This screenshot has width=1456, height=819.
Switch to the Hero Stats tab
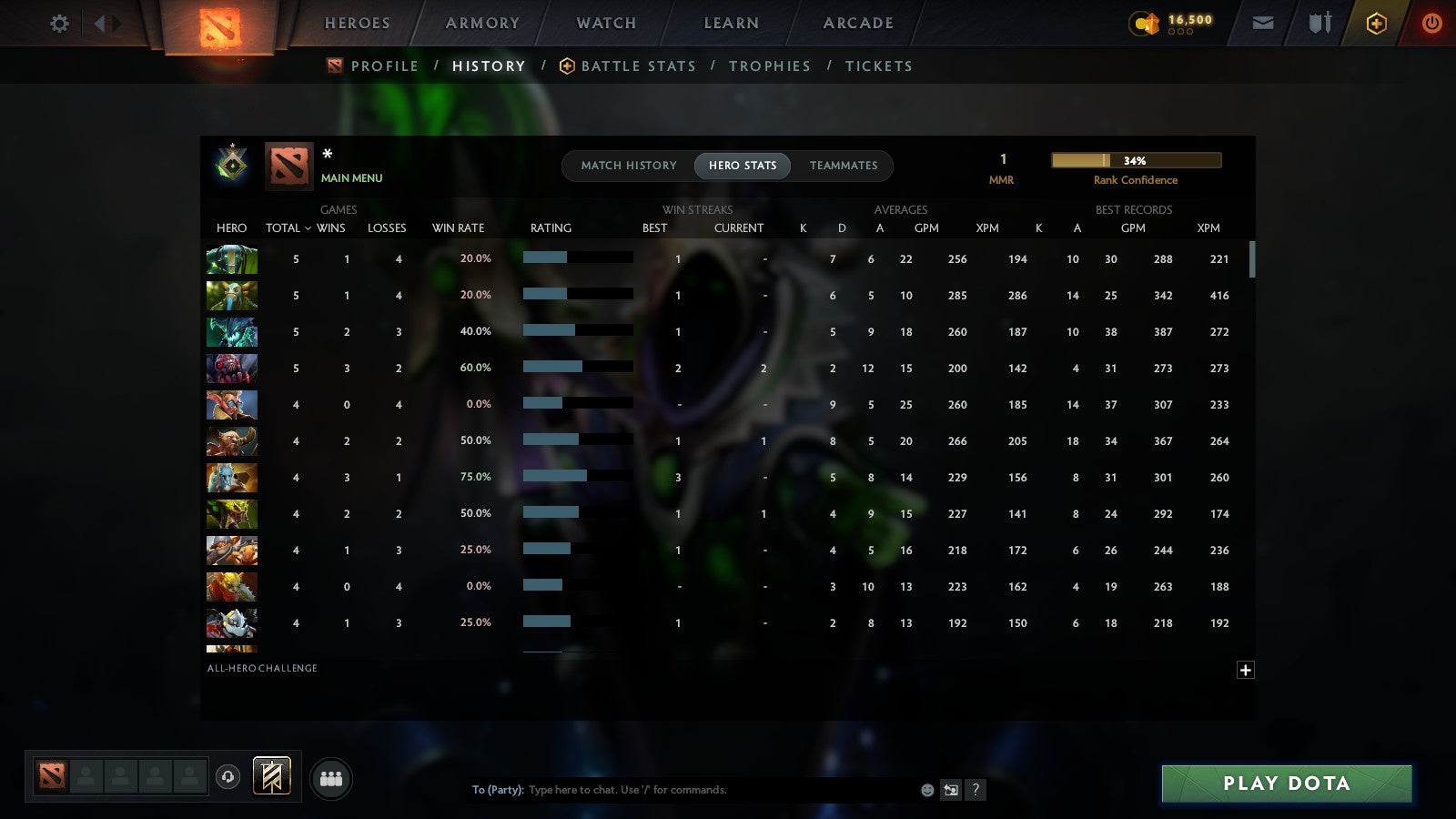tap(742, 166)
